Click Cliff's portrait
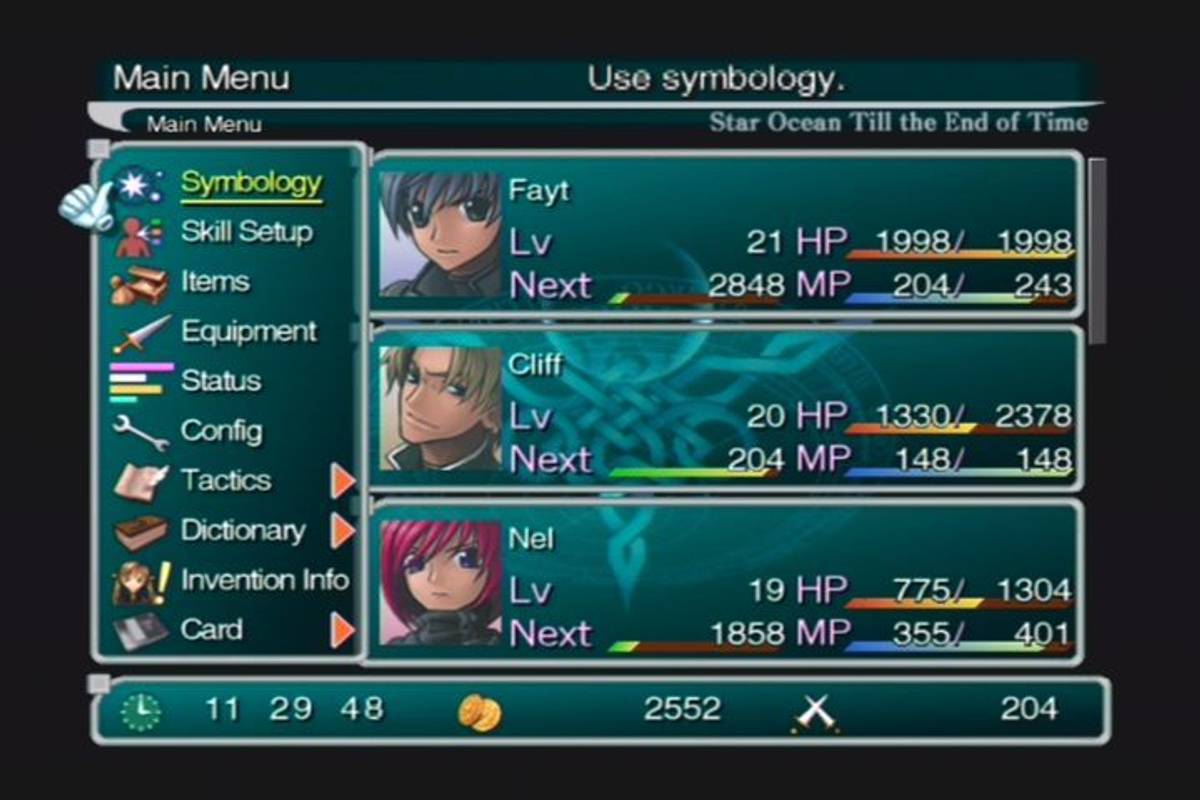Image resolution: width=1200 pixels, height=800 pixels. [440, 408]
